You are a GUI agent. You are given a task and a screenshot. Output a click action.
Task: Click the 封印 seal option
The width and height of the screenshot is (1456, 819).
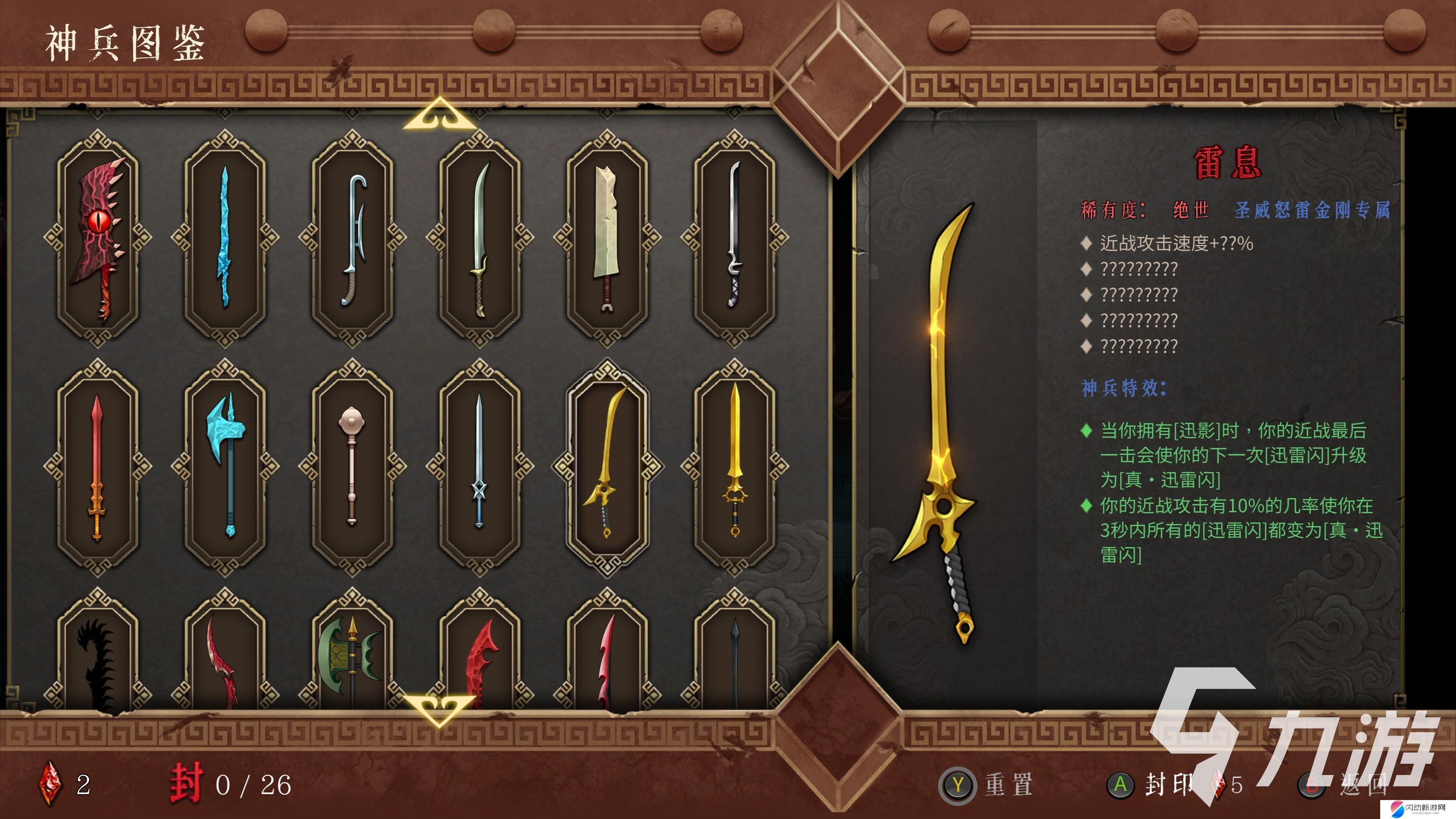pos(1156,784)
